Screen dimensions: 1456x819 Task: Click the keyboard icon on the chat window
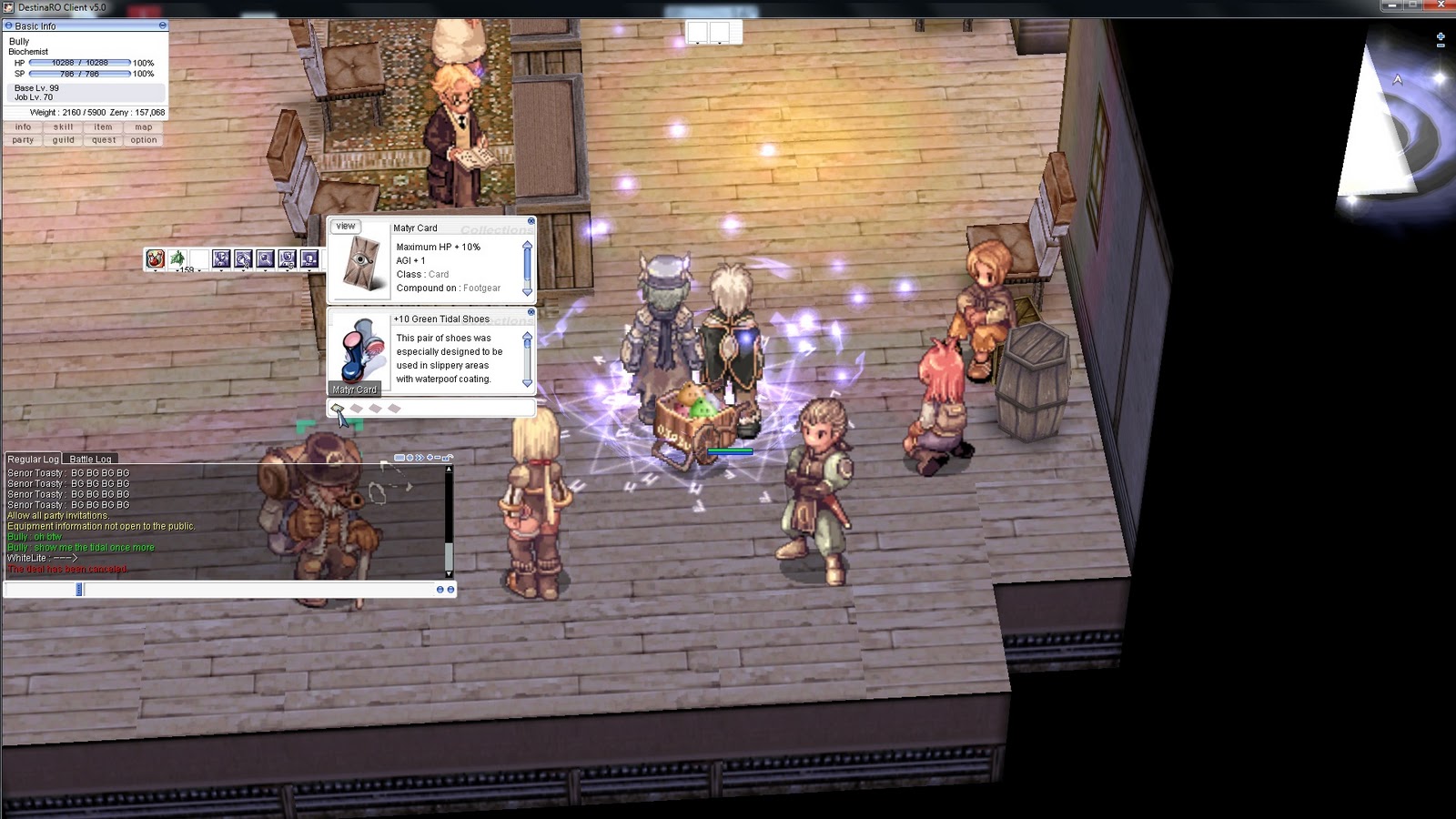tap(399, 458)
